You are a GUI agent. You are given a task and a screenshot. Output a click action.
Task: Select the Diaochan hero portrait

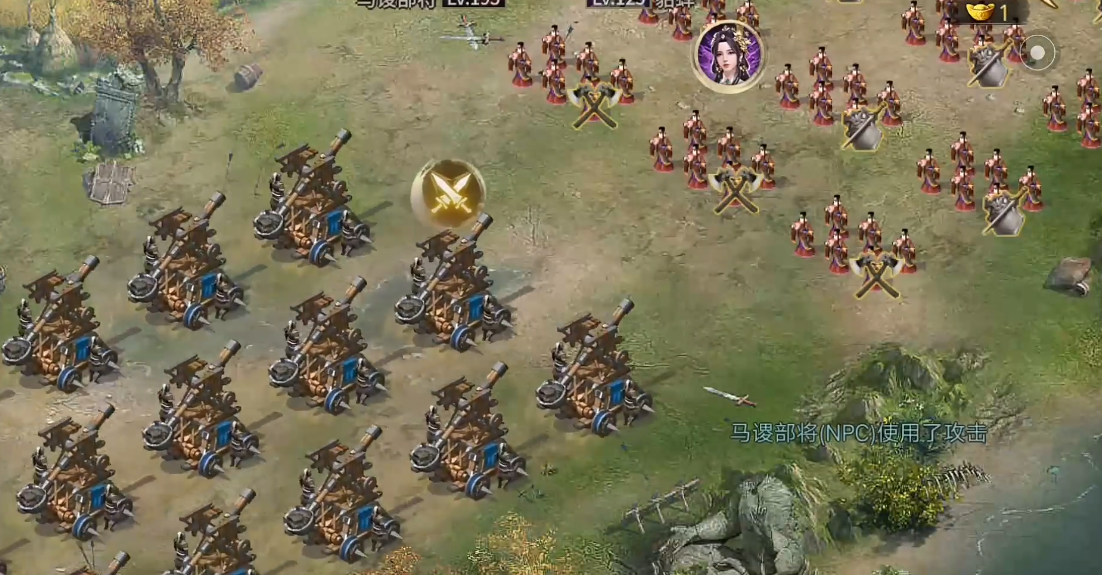click(728, 55)
